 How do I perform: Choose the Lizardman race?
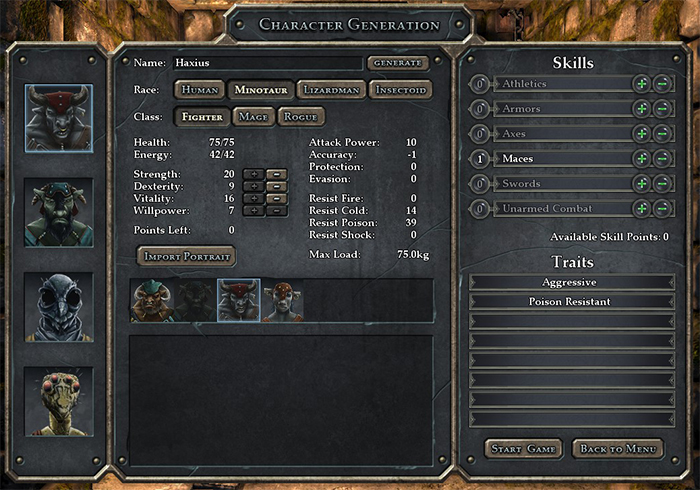click(331, 90)
